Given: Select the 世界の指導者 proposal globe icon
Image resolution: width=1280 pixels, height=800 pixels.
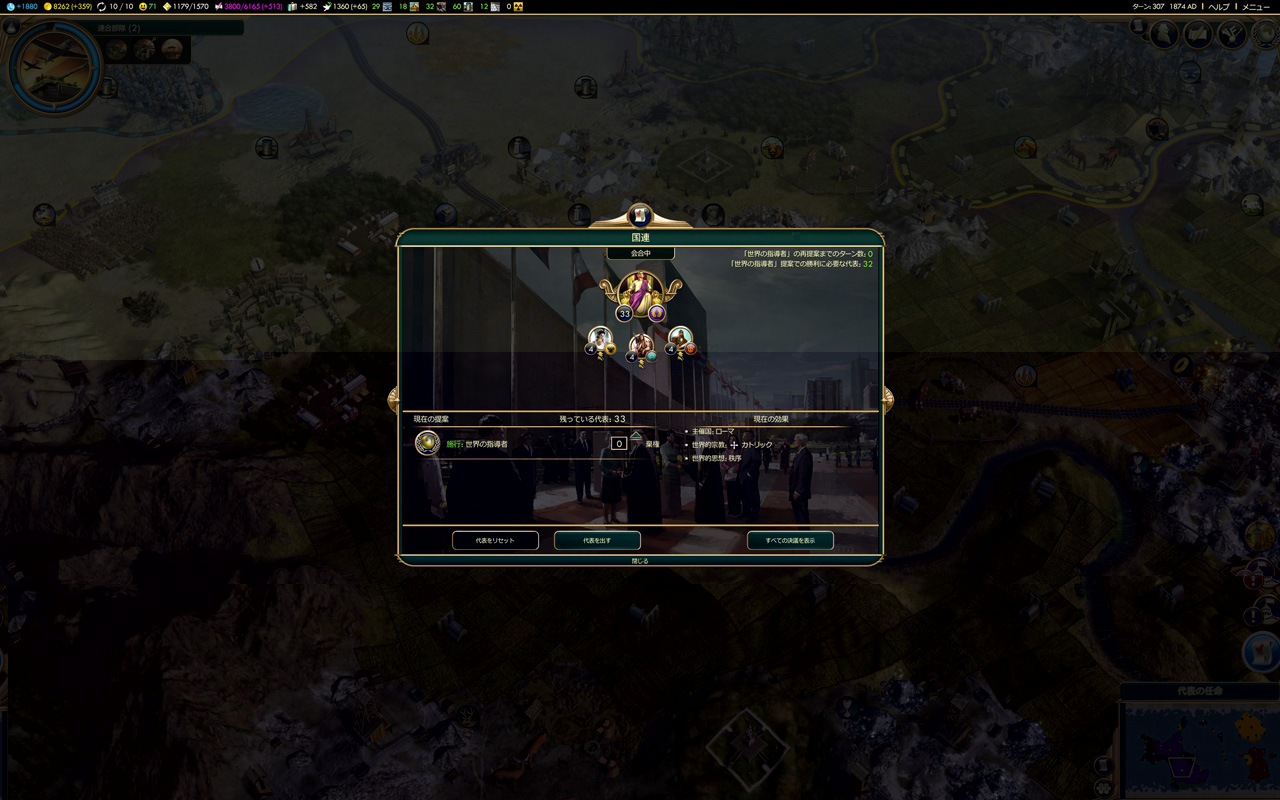Looking at the screenshot, I should (x=428, y=443).
